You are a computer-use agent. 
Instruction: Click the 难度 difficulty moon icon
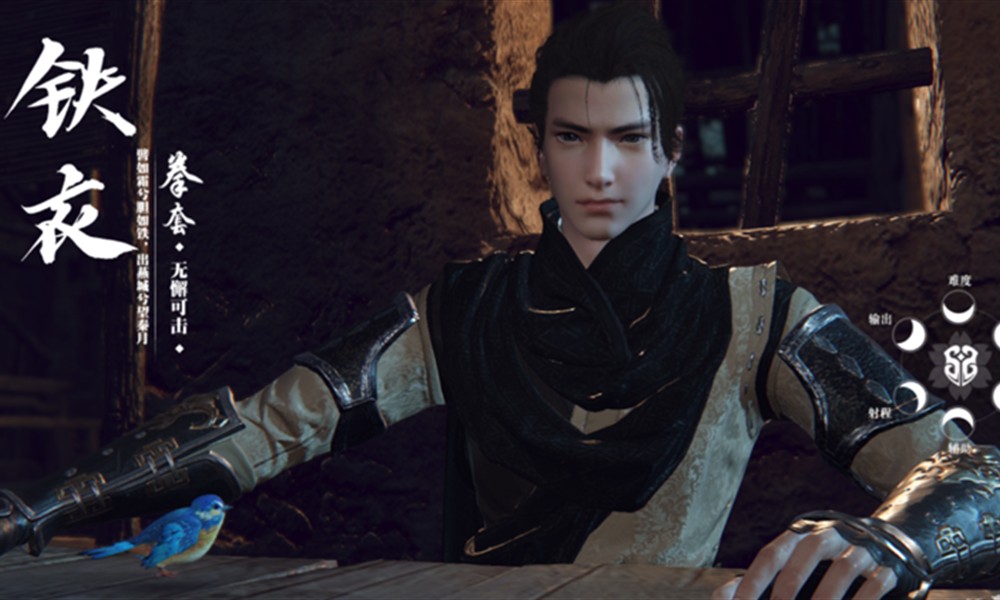click(958, 306)
